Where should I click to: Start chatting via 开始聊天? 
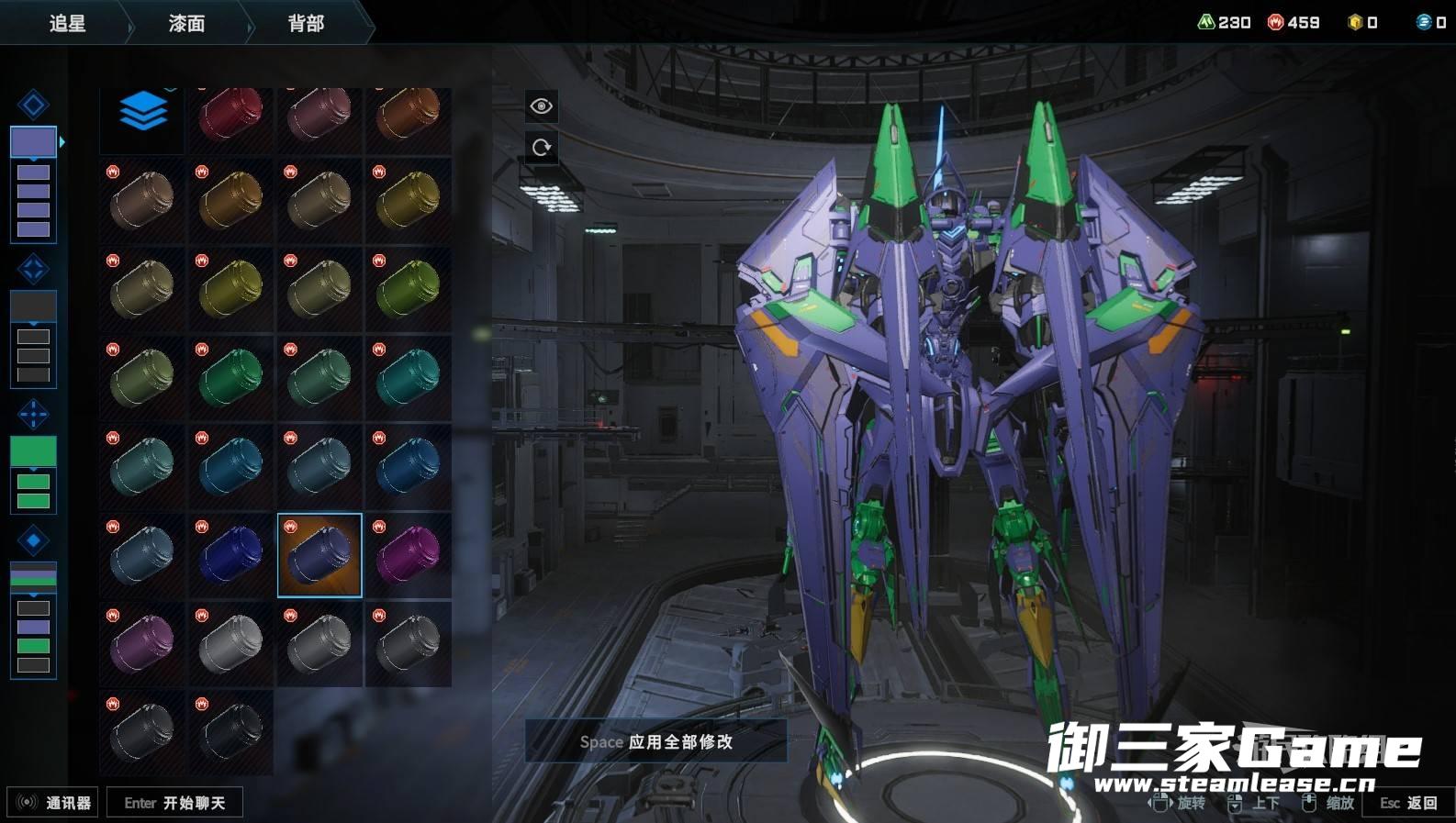point(174,803)
